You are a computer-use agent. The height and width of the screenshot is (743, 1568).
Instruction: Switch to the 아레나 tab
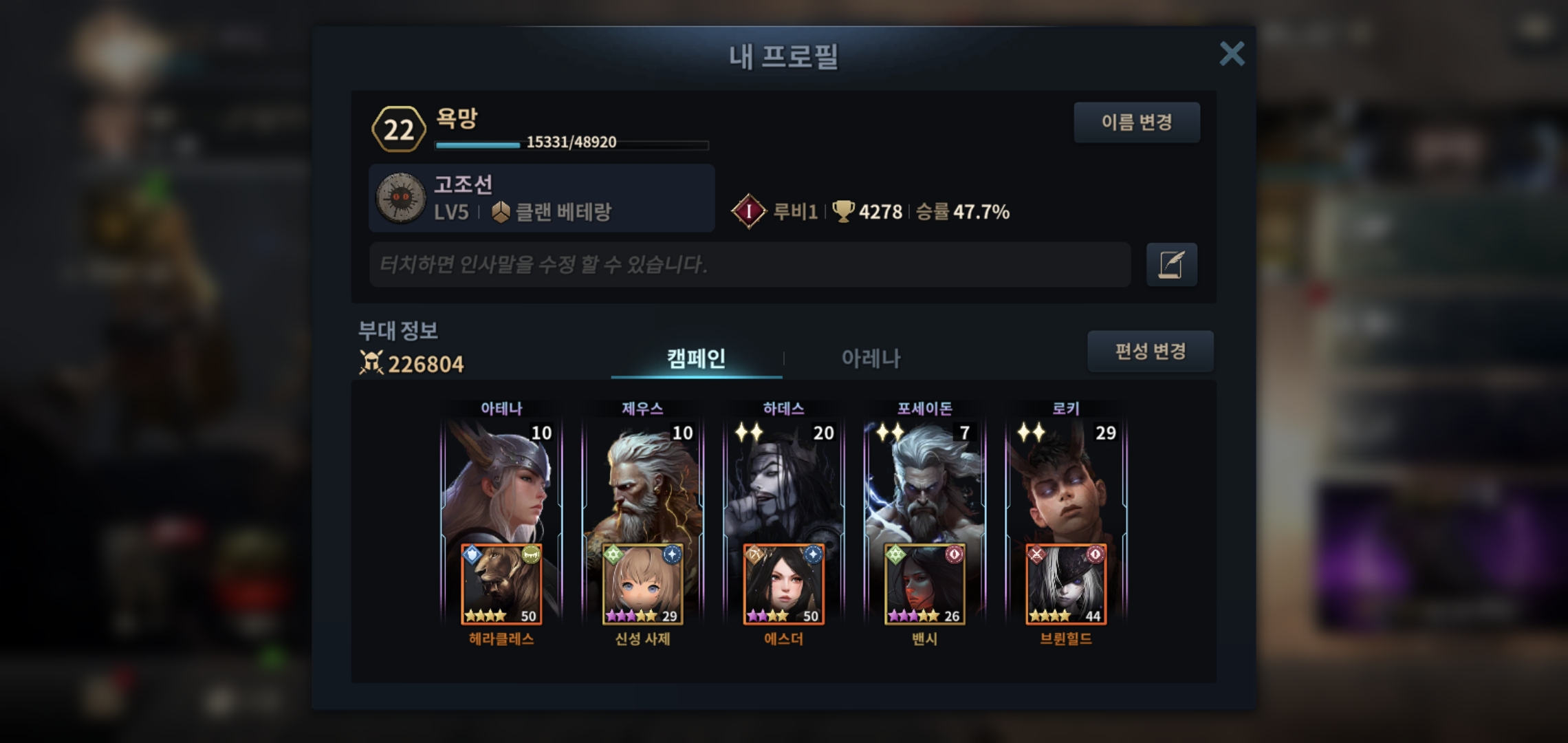point(871,358)
